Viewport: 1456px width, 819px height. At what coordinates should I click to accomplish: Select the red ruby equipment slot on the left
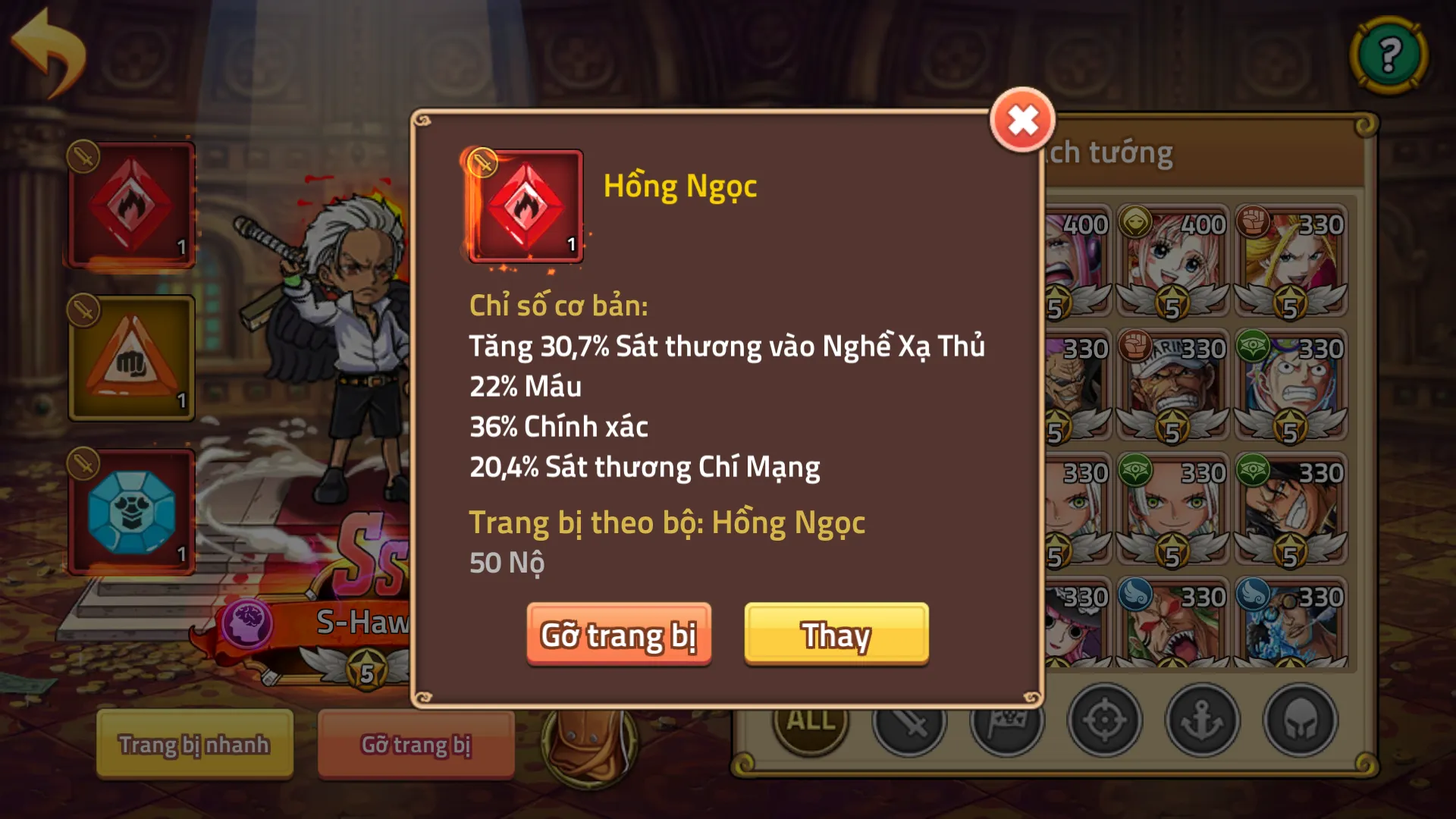pyautogui.click(x=130, y=203)
